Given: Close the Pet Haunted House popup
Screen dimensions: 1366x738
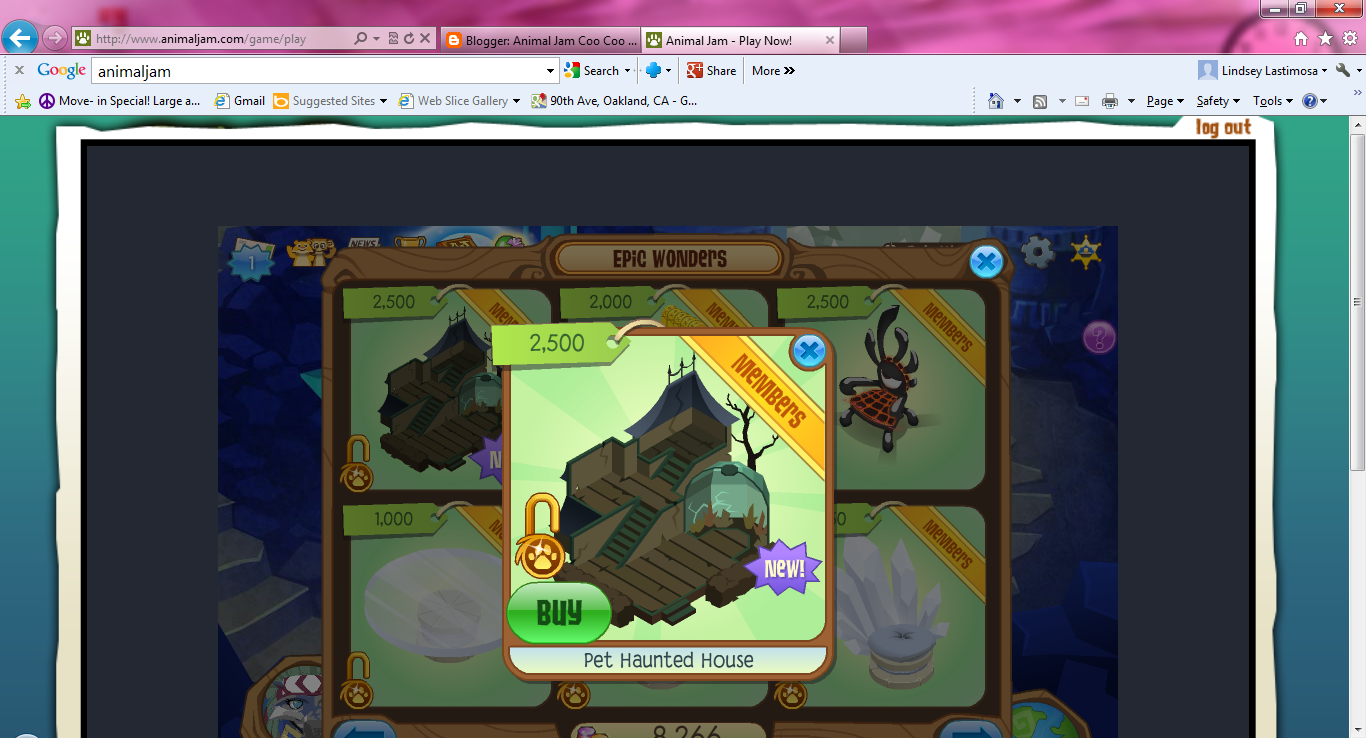Looking at the screenshot, I should click(807, 350).
